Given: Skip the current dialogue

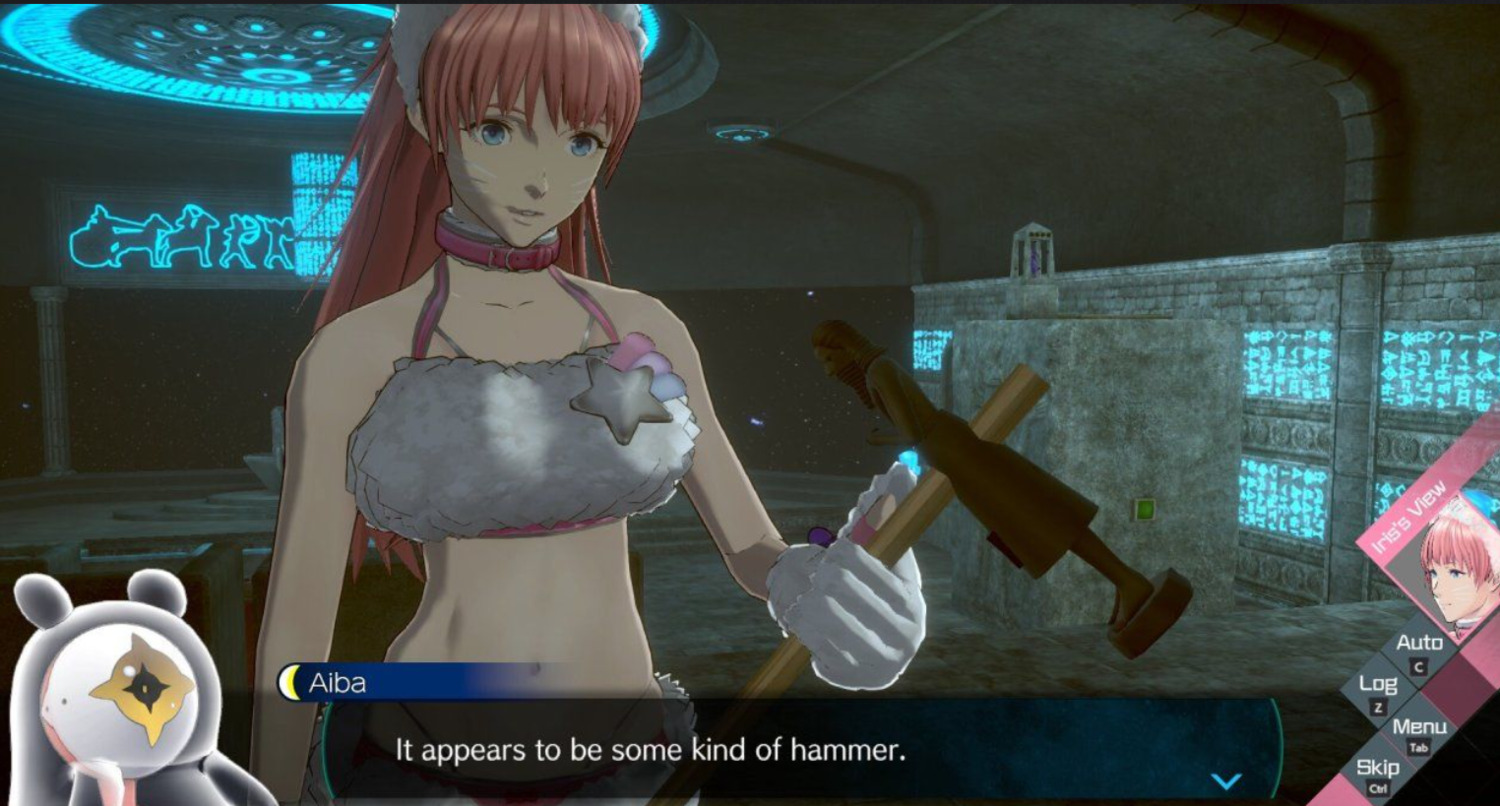Looking at the screenshot, I should 1377,770.
